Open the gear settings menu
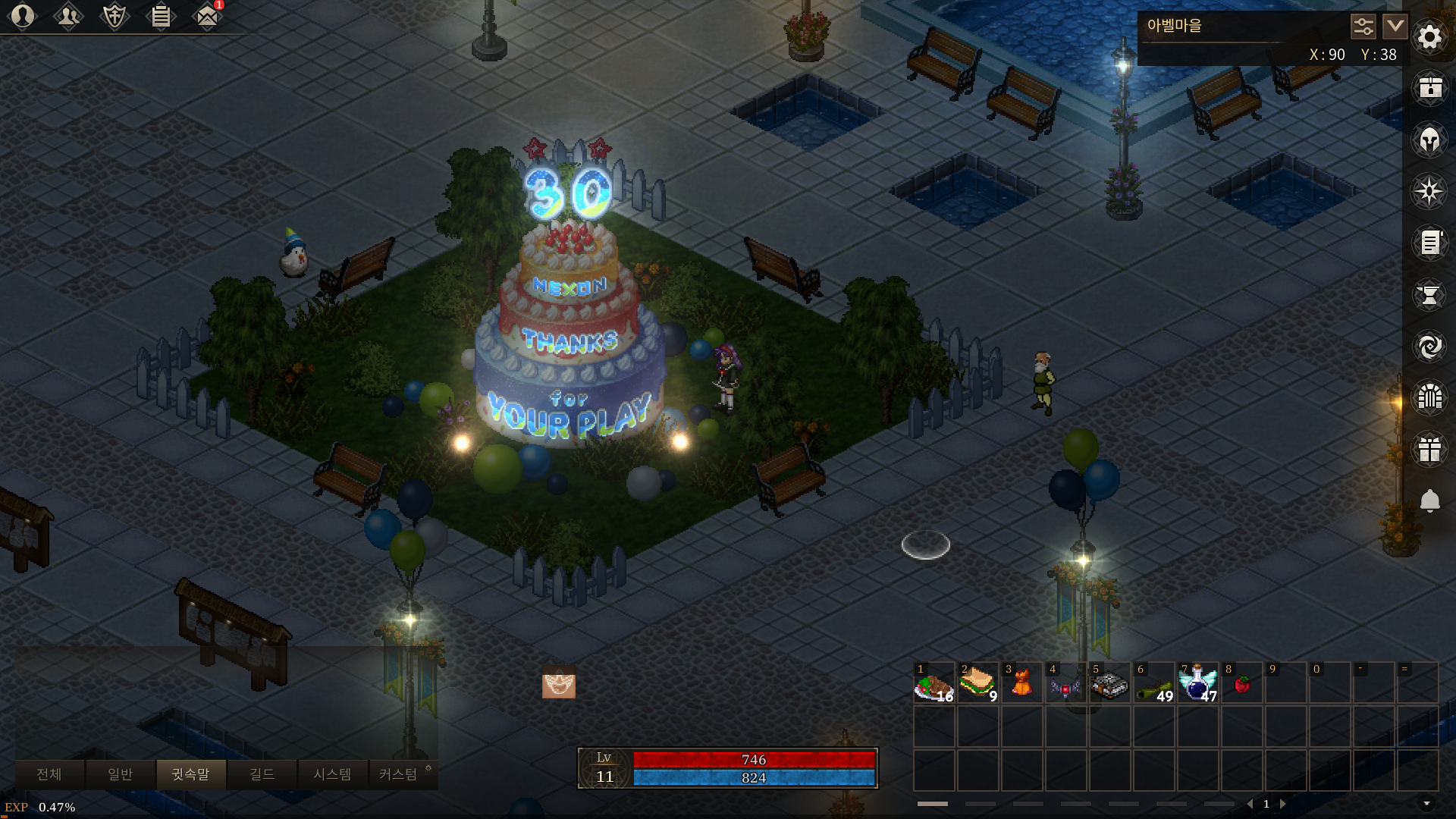This screenshot has width=1456, height=819. coord(1429,36)
